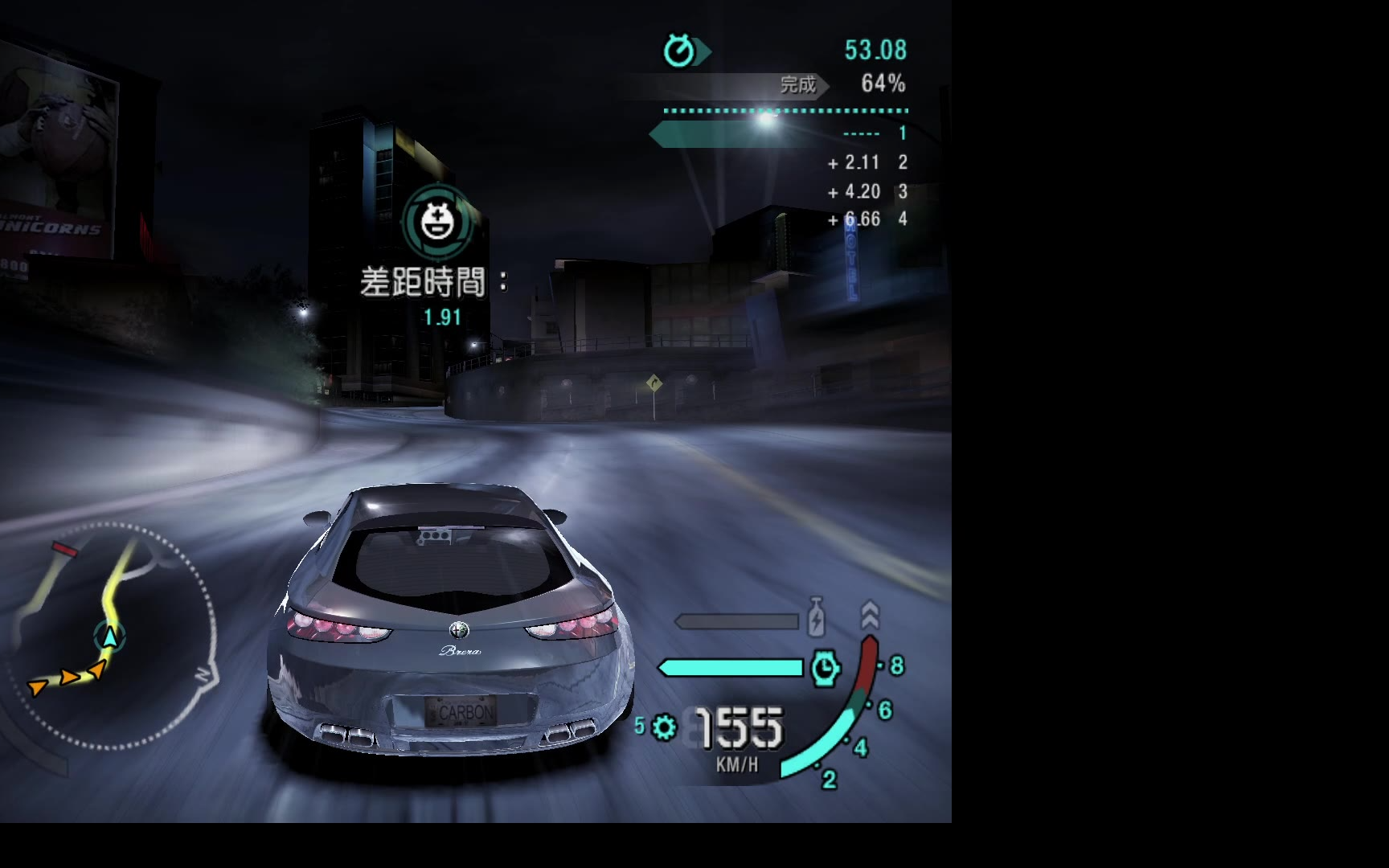
Task: Select the stopwatch race timer icon
Action: pos(680,51)
